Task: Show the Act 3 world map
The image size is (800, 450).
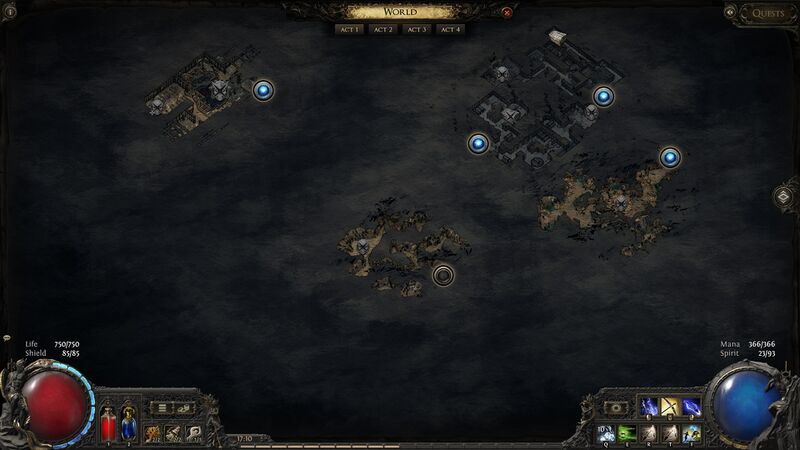Action: (417, 30)
